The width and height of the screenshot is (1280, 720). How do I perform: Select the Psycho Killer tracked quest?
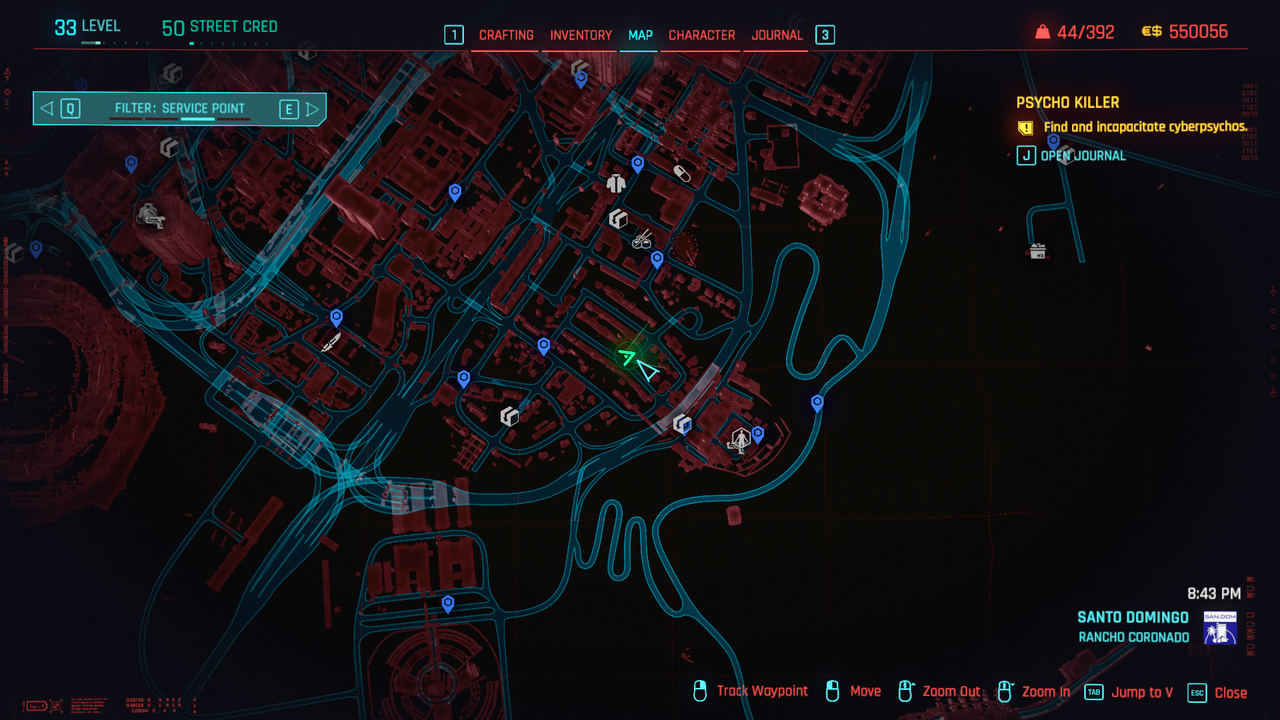1067,102
